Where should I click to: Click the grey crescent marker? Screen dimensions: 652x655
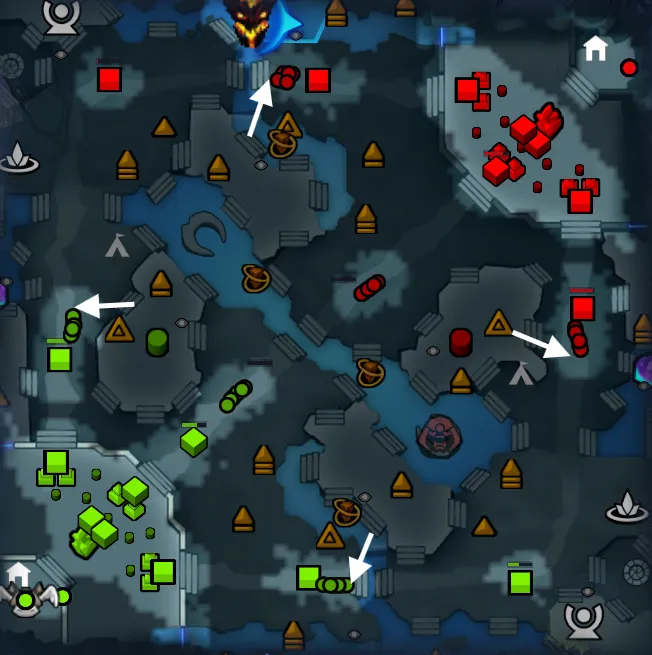[205, 234]
